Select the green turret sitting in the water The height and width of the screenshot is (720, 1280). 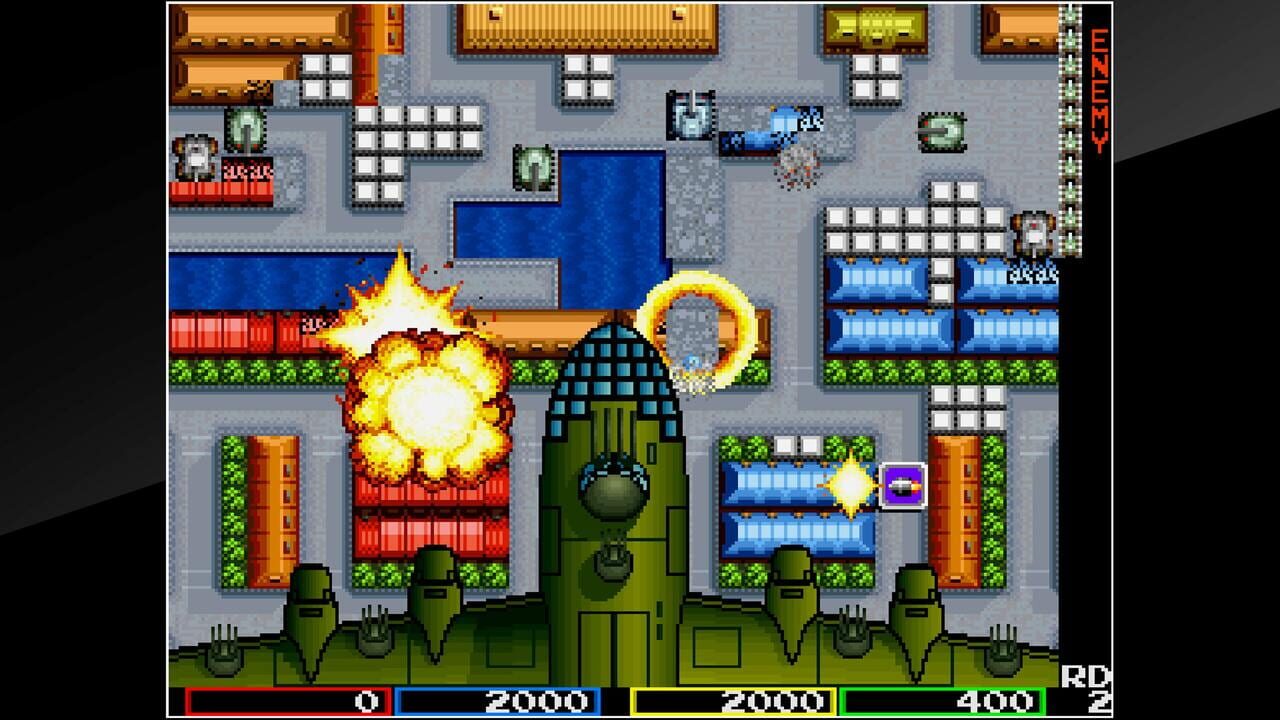coord(535,165)
